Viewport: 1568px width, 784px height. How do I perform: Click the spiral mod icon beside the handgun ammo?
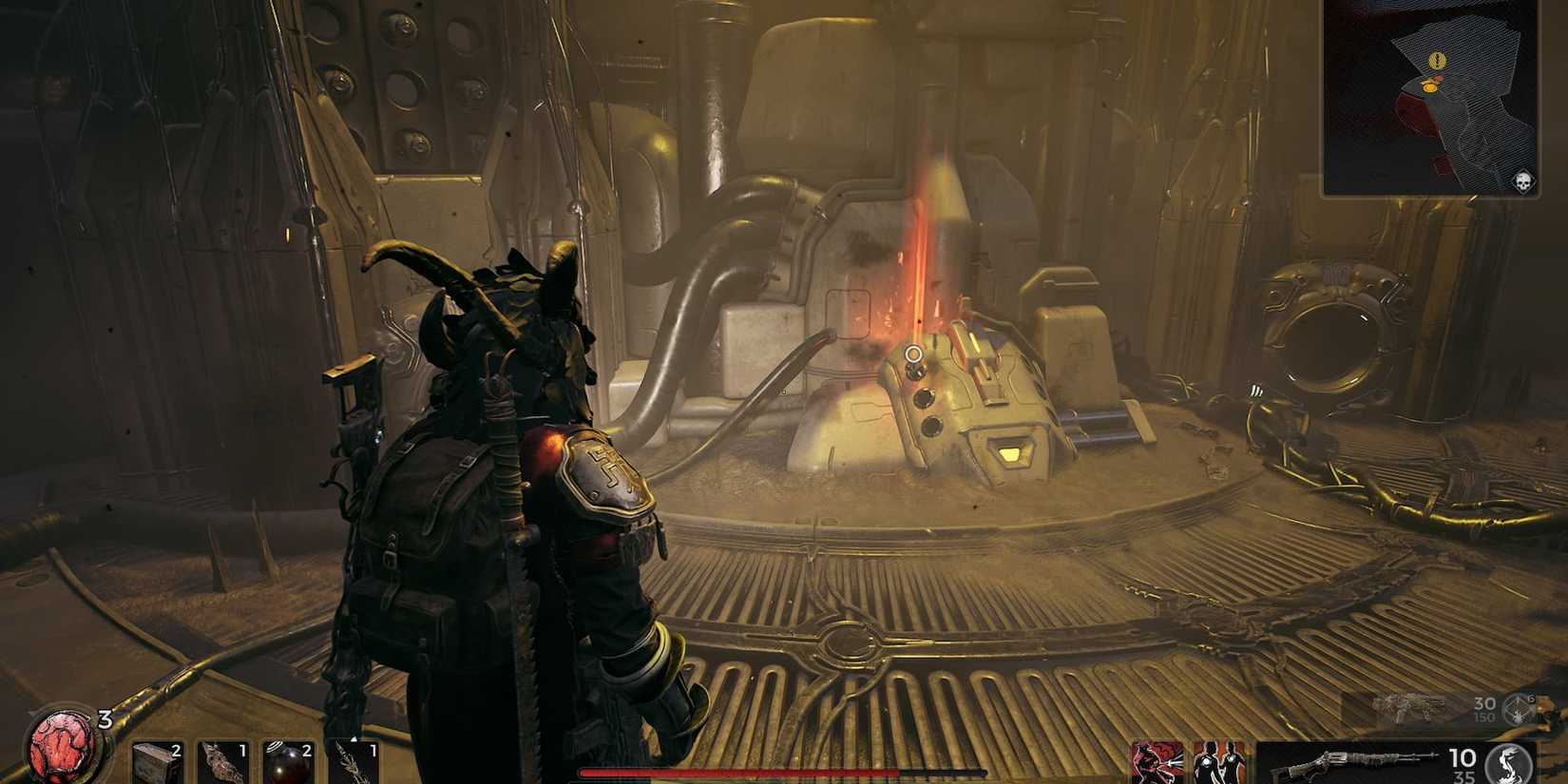pyautogui.click(x=1517, y=710)
